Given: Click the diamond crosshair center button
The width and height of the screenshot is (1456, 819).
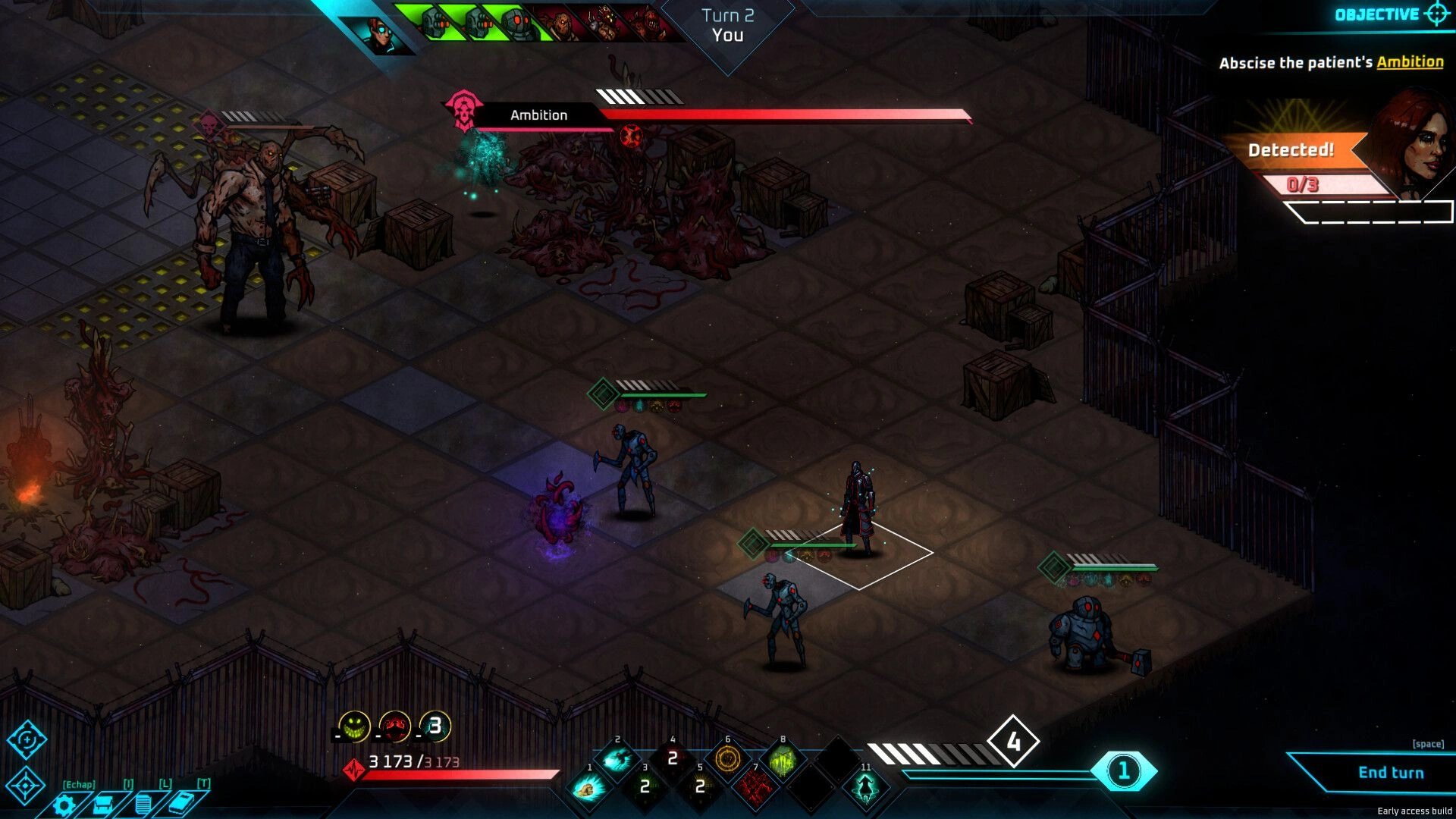Looking at the screenshot, I should [x=26, y=786].
